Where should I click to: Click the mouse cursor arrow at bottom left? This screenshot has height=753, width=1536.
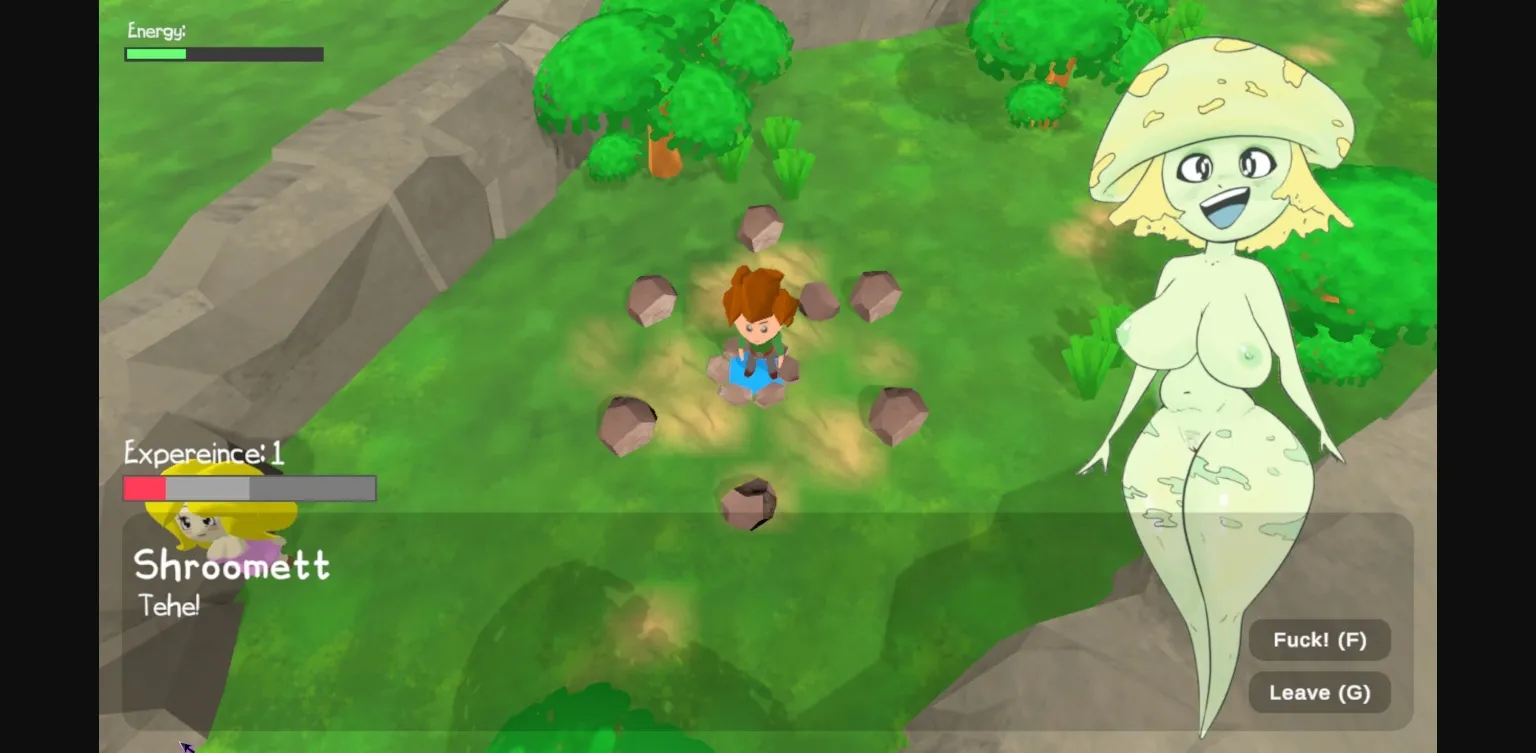click(188, 746)
